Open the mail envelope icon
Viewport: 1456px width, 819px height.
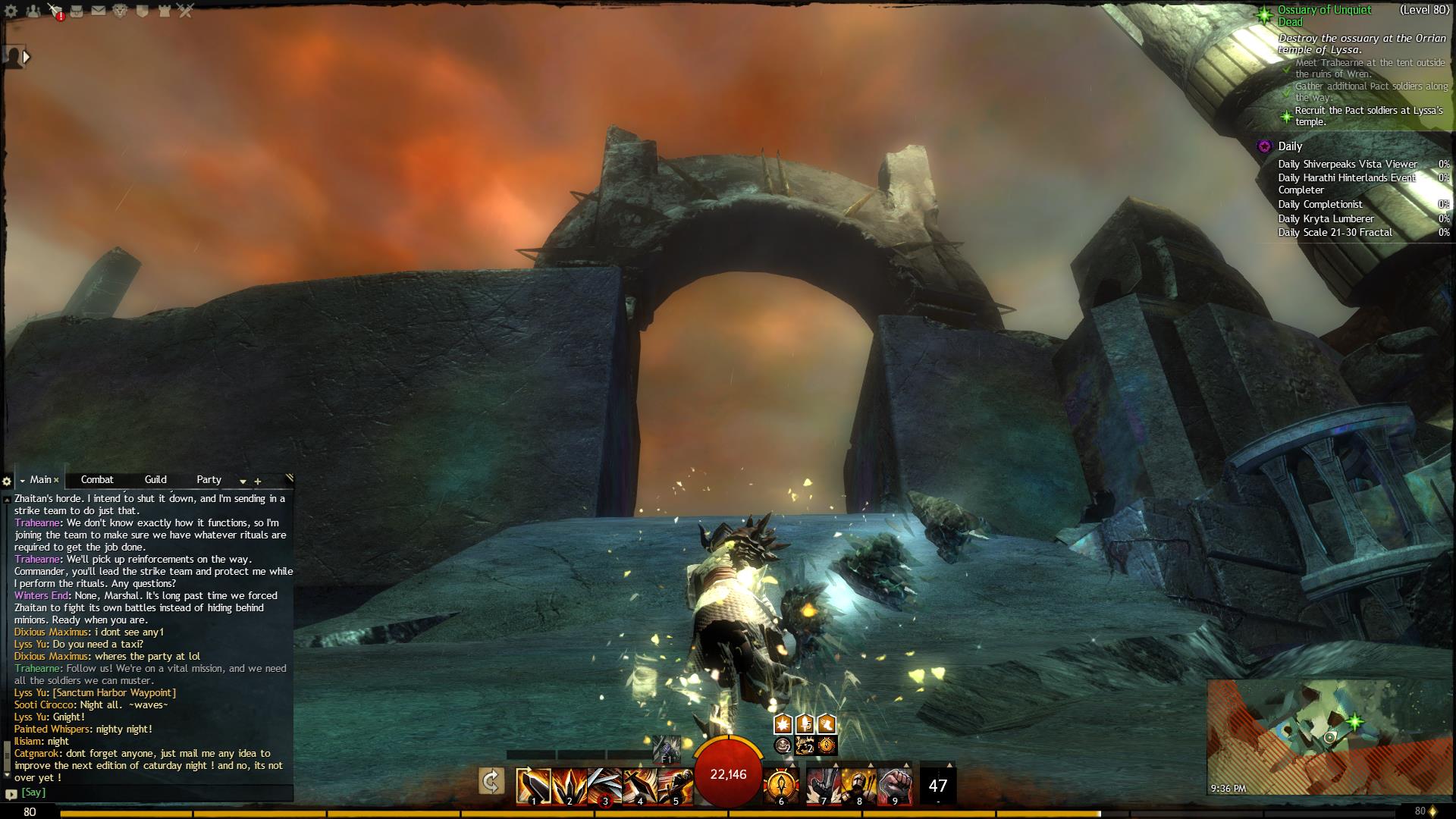pos(99,11)
